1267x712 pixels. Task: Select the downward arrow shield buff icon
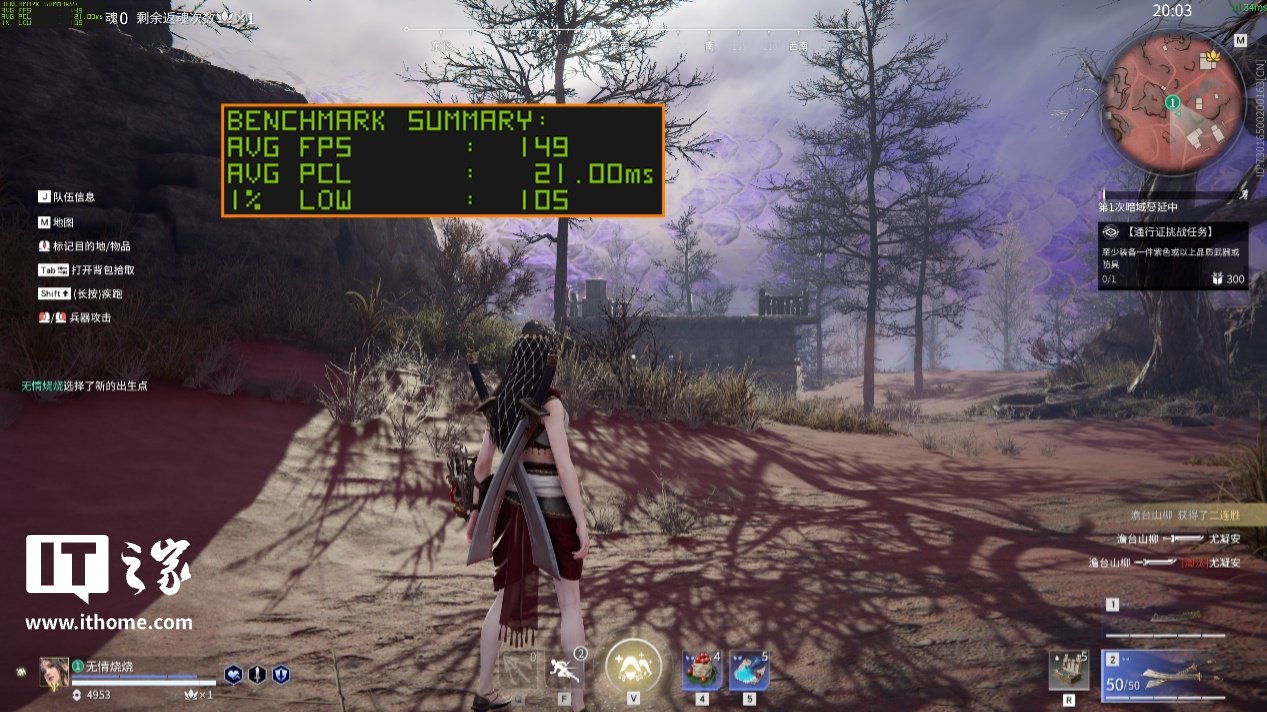point(281,675)
